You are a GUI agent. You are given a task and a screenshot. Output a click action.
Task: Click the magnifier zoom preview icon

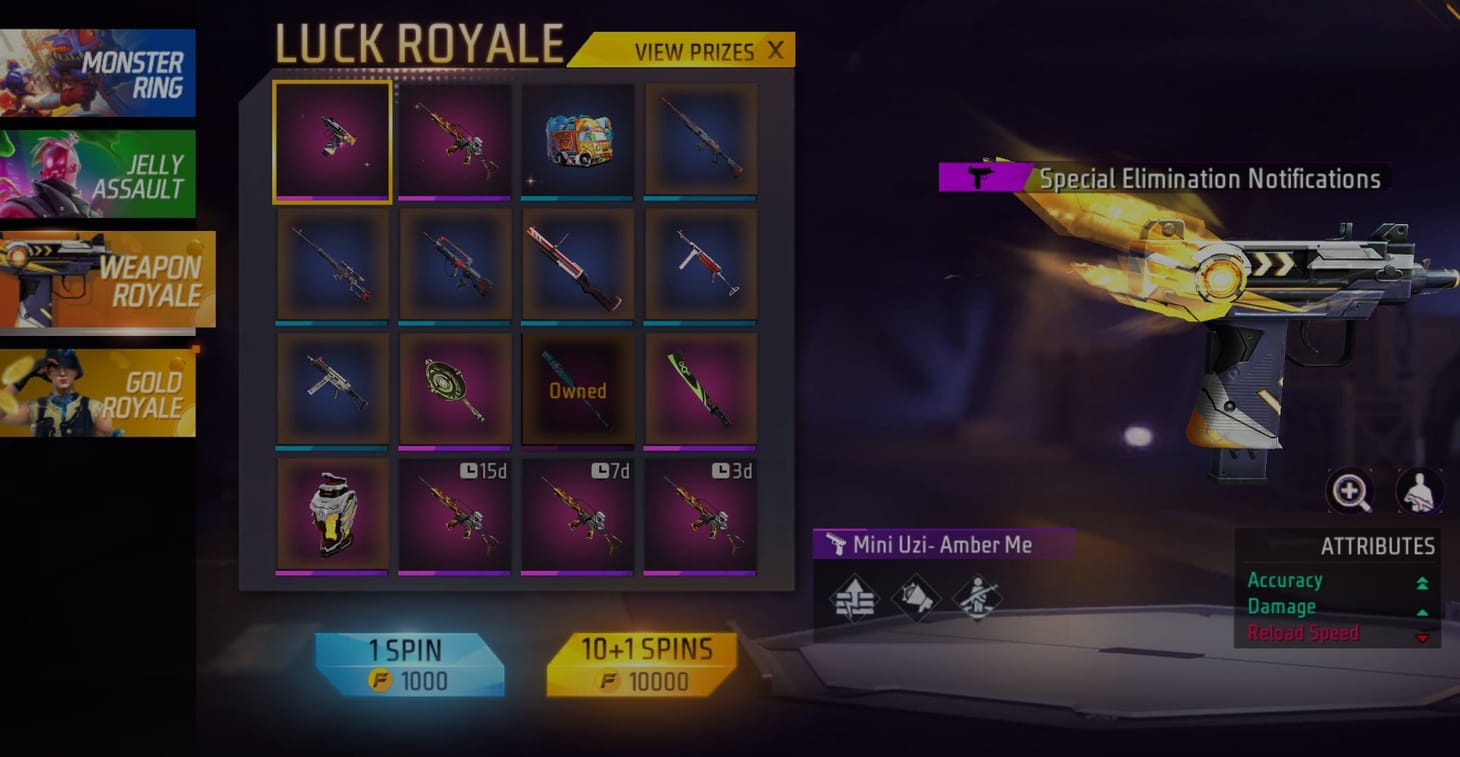(1351, 491)
